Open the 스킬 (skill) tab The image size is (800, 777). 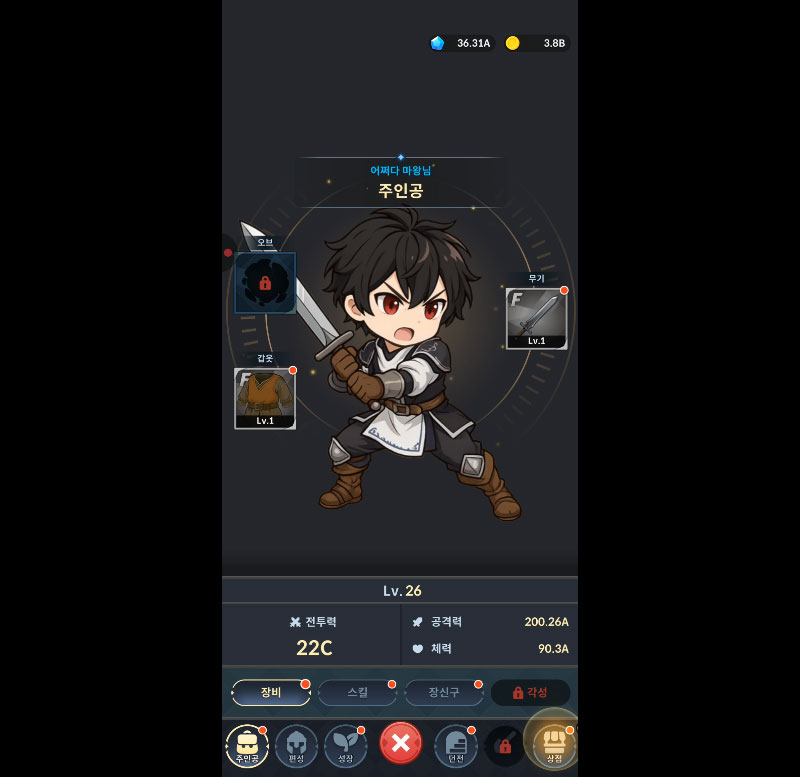coord(357,693)
